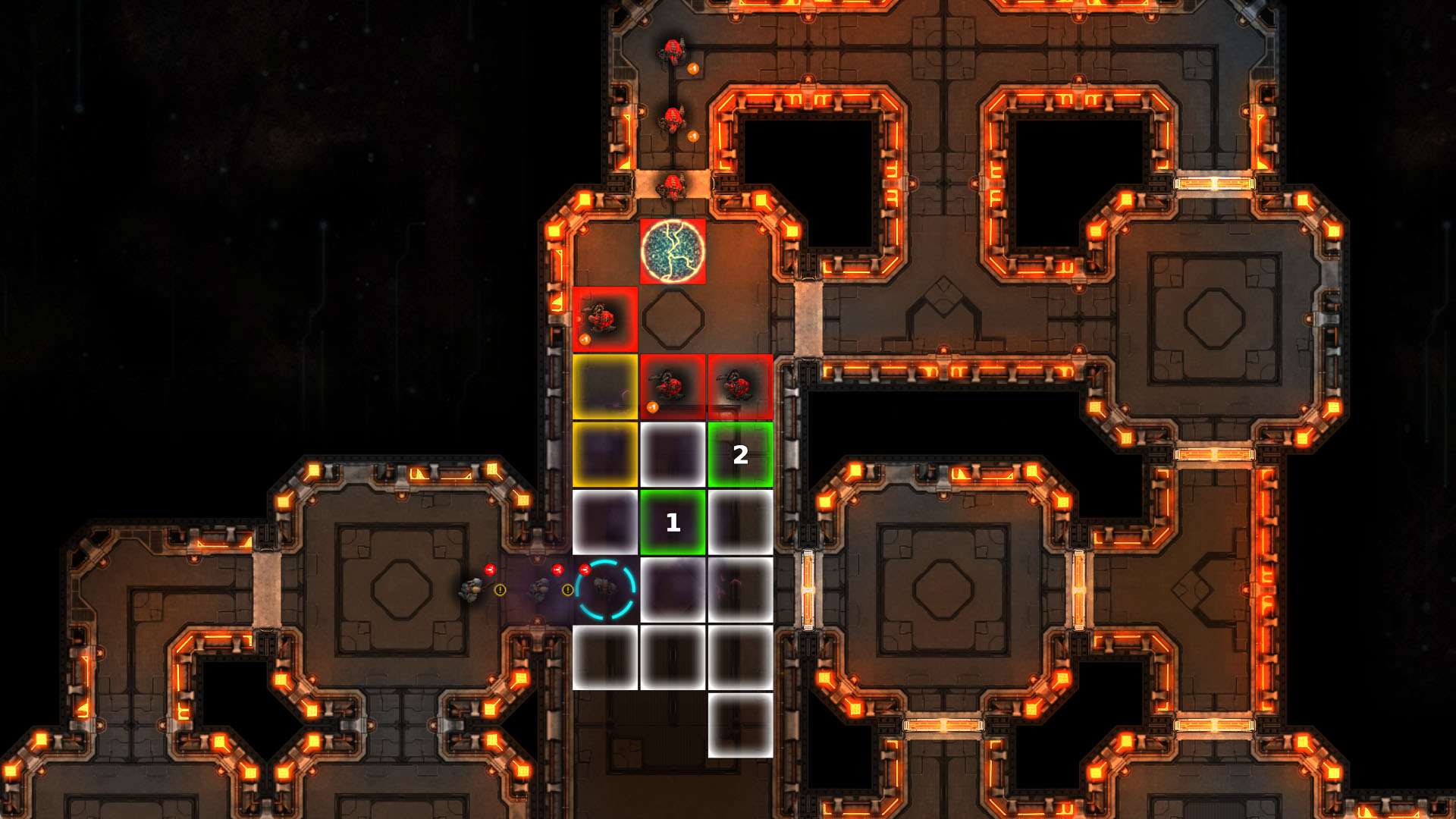Attack the rightmost enemy bug on the red tile
This screenshot has width=1456, height=819.
(735, 383)
